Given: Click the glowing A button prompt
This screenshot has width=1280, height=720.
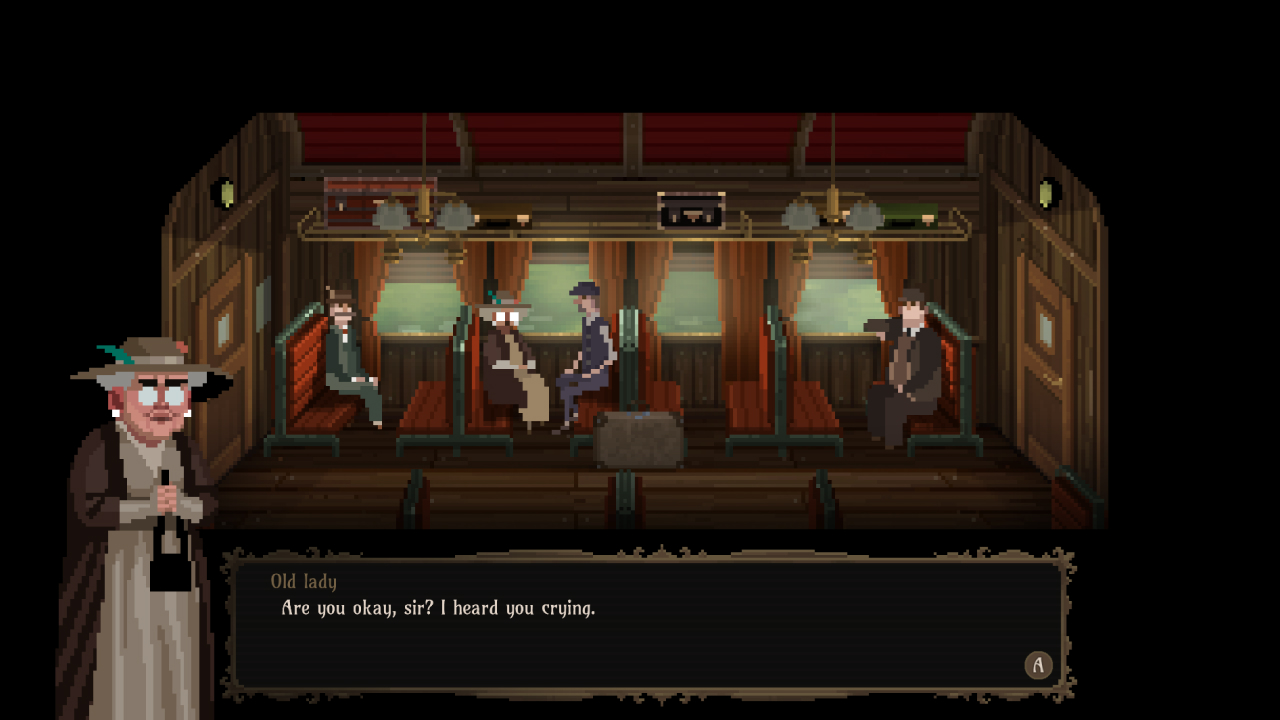Looking at the screenshot, I should click(x=1038, y=665).
